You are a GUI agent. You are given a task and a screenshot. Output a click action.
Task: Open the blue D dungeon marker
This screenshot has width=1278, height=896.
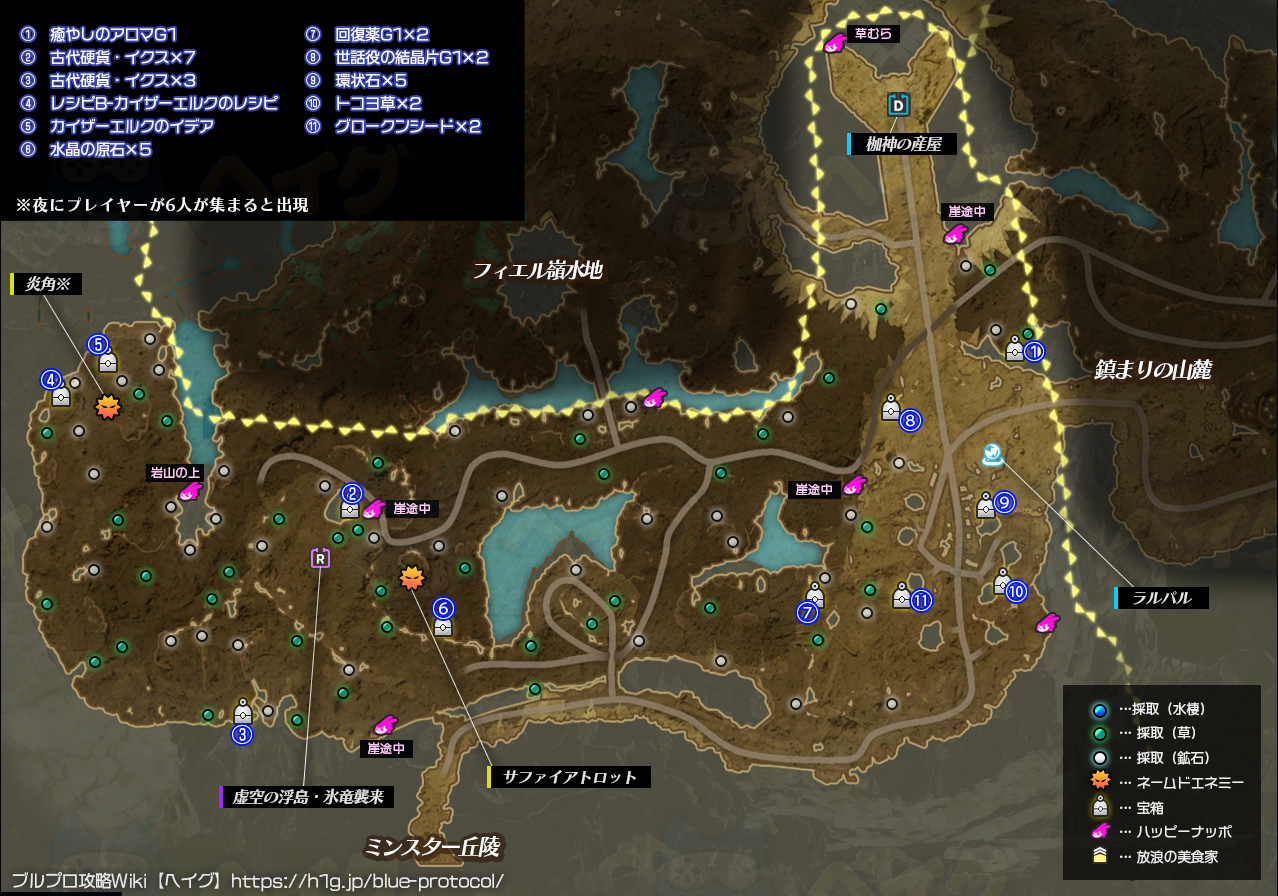(898, 104)
